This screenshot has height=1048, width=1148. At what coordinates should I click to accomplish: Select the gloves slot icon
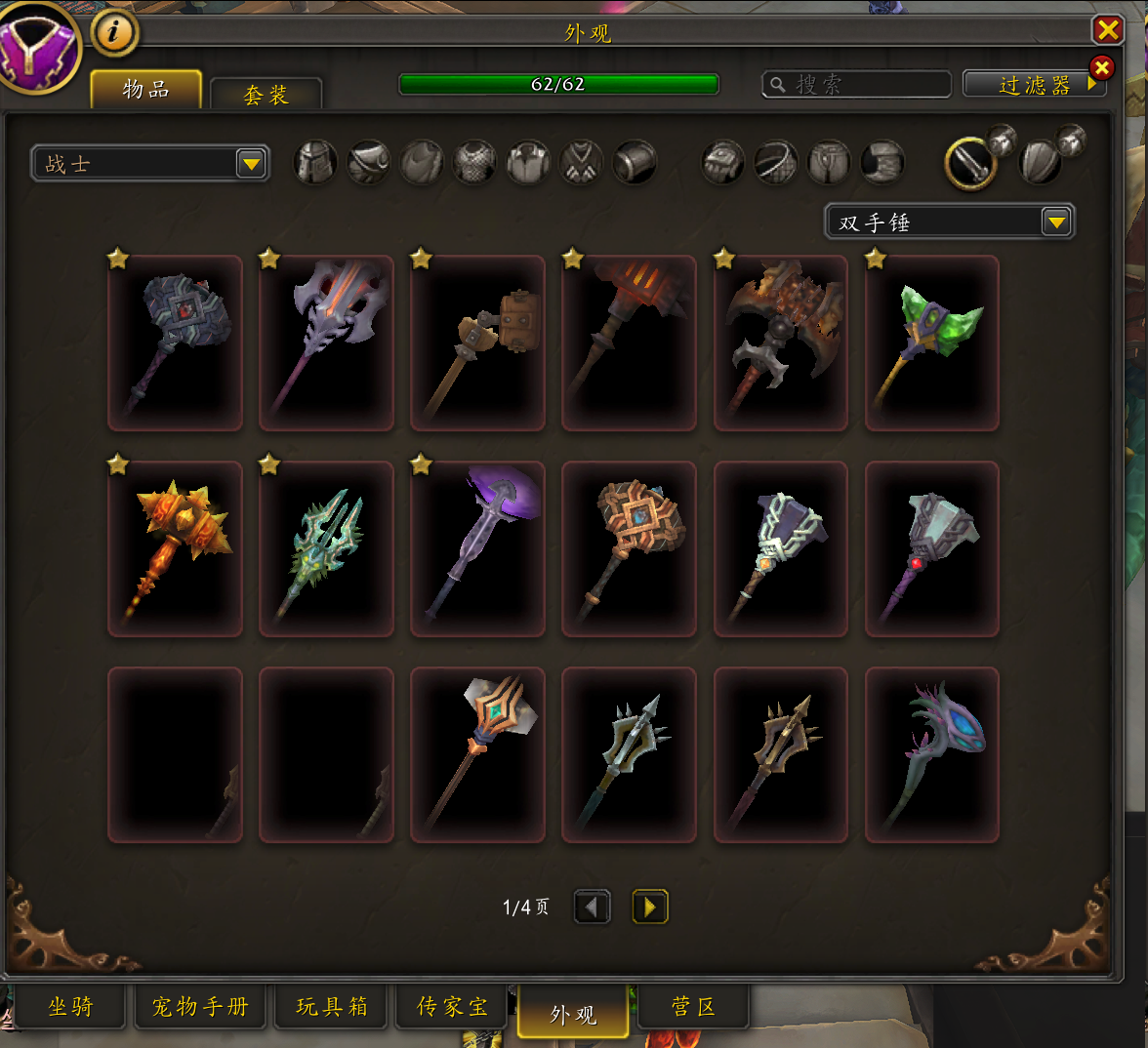723,163
